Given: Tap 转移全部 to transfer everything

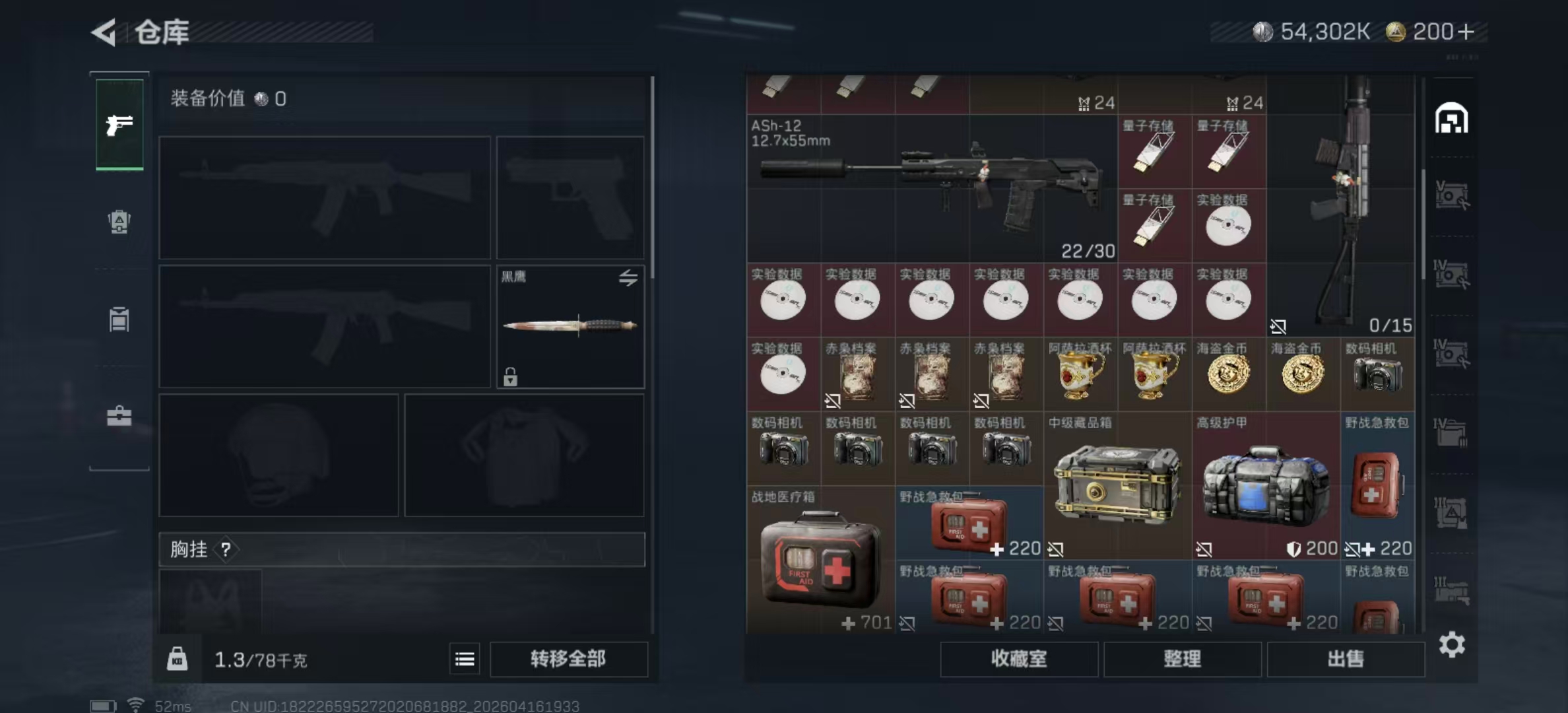Looking at the screenshot, I should tap(568, 659).
